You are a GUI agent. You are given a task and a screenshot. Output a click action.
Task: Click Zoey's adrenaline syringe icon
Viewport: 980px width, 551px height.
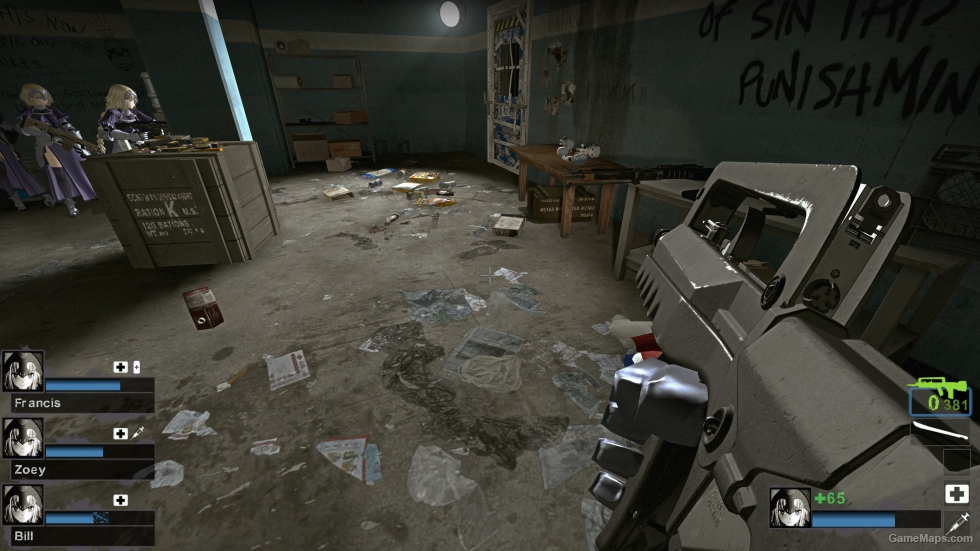coord(138,433)
